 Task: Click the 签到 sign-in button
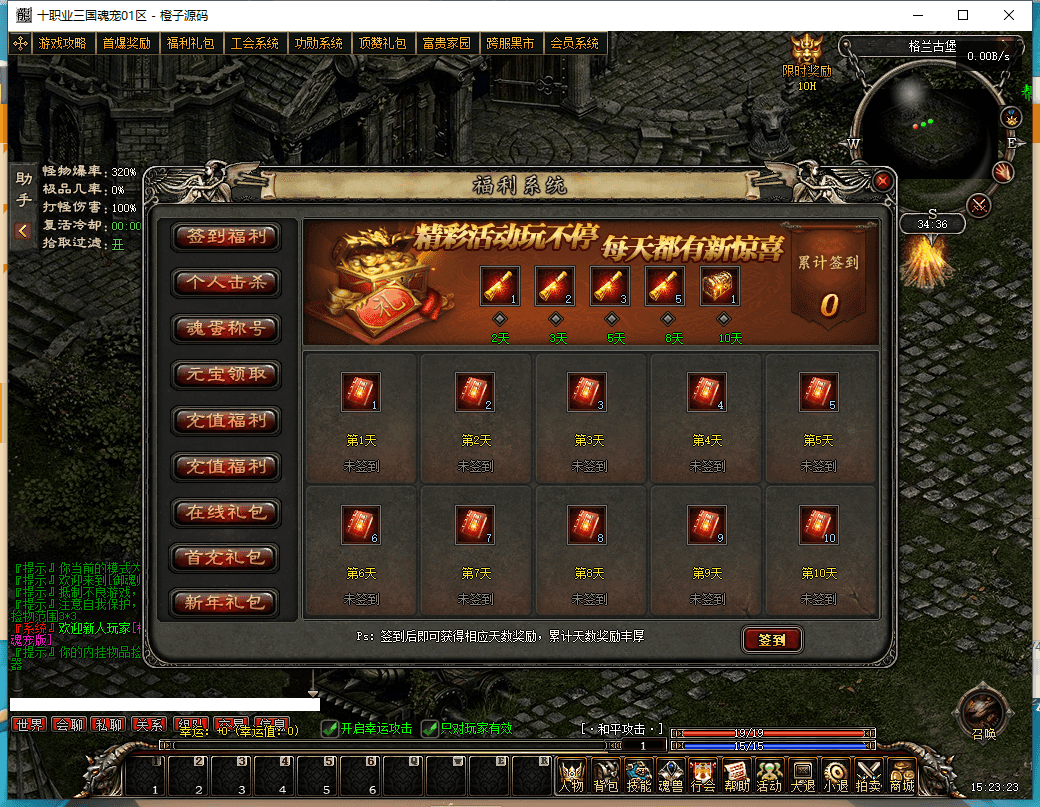[772, 640]
